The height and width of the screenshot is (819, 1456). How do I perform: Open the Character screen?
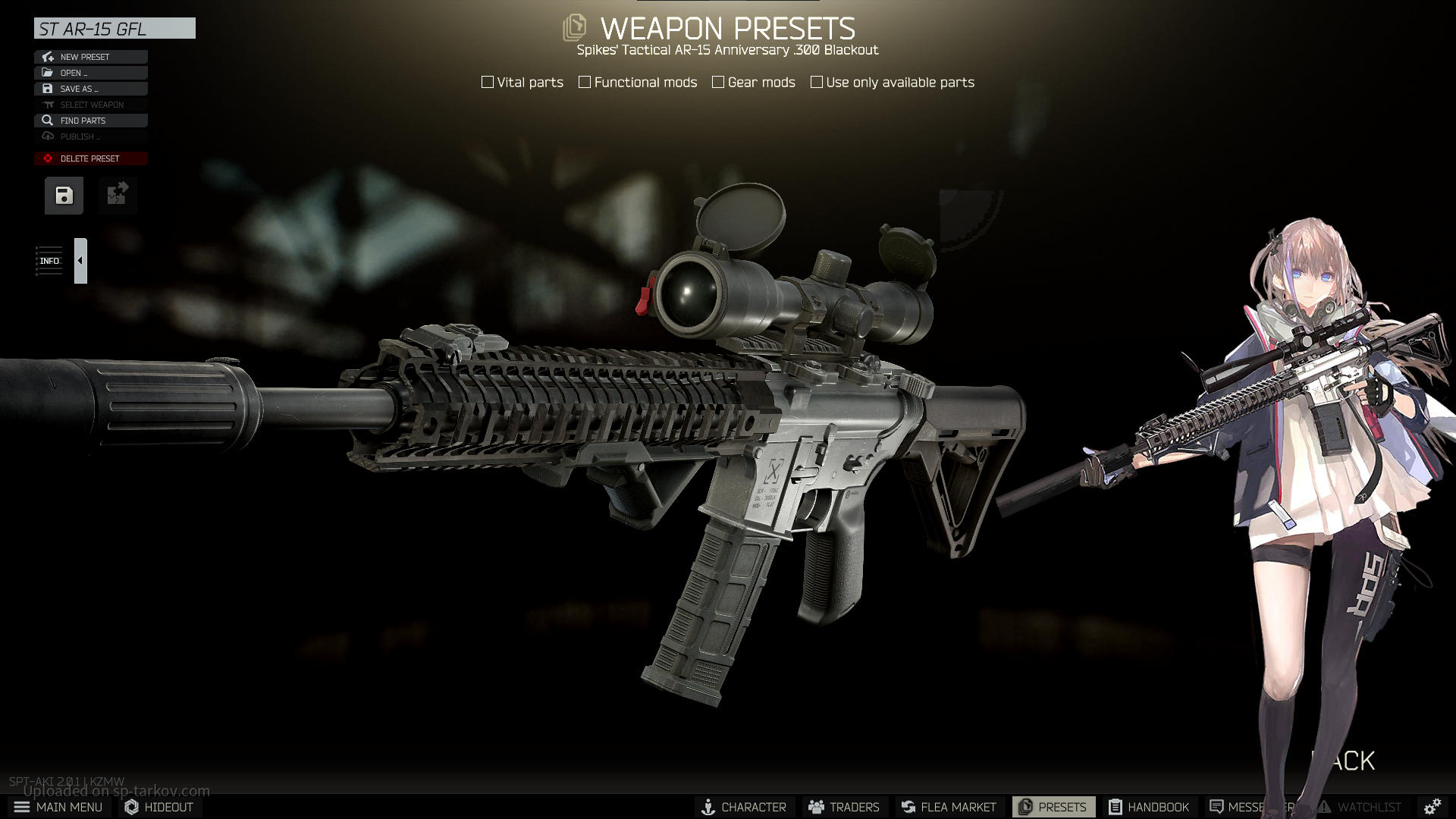(744, 807)
